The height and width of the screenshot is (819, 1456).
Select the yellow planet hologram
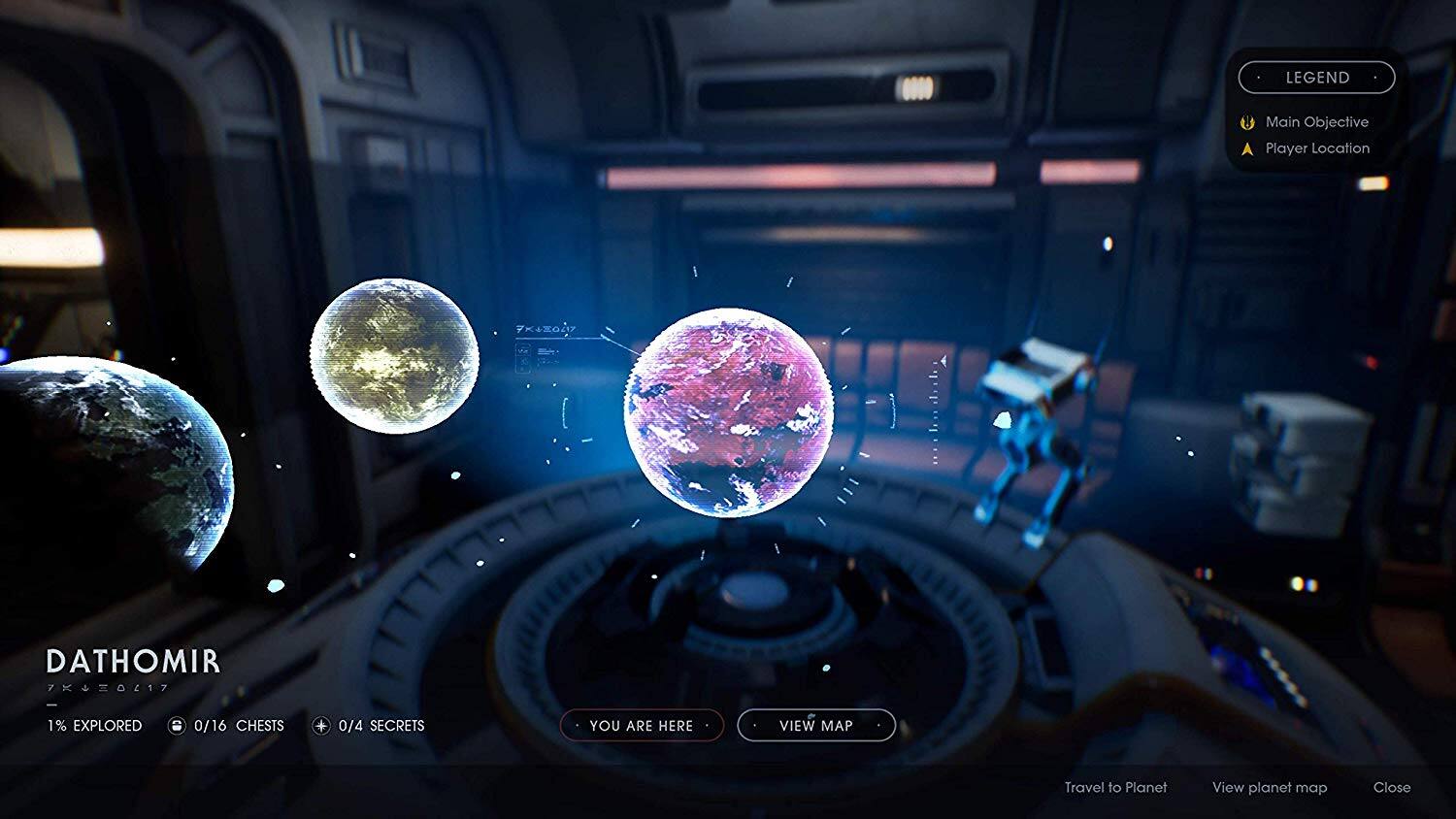396,359
